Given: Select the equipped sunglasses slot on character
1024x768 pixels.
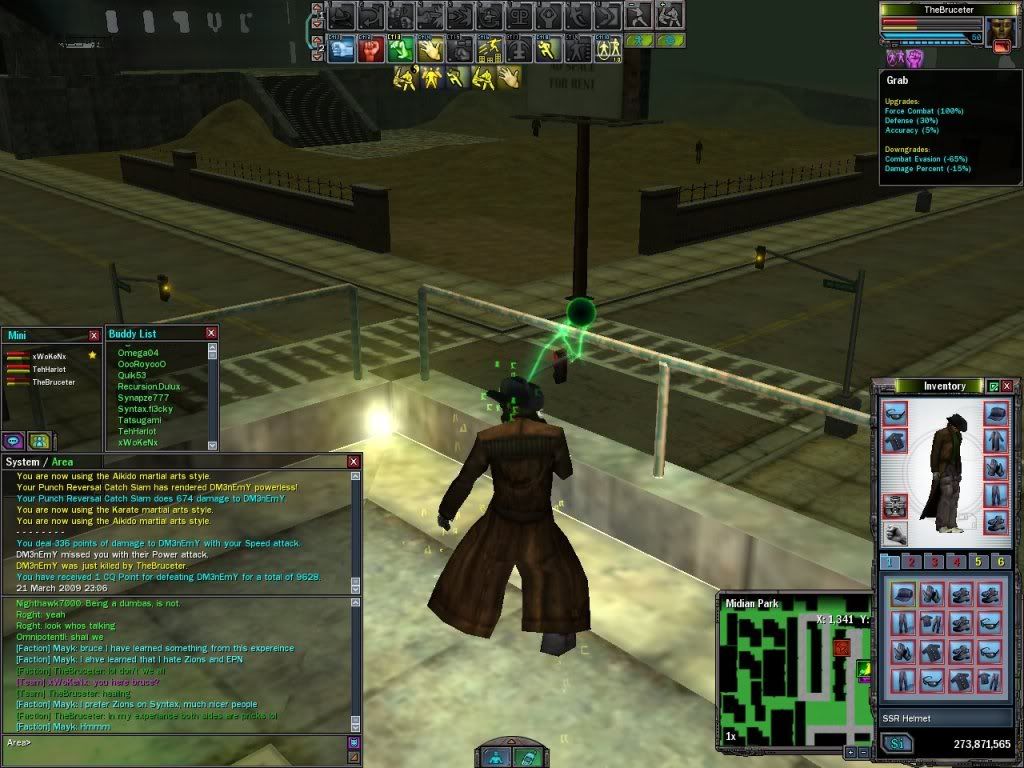Looking at the screenshot, I should click(896, 413).
